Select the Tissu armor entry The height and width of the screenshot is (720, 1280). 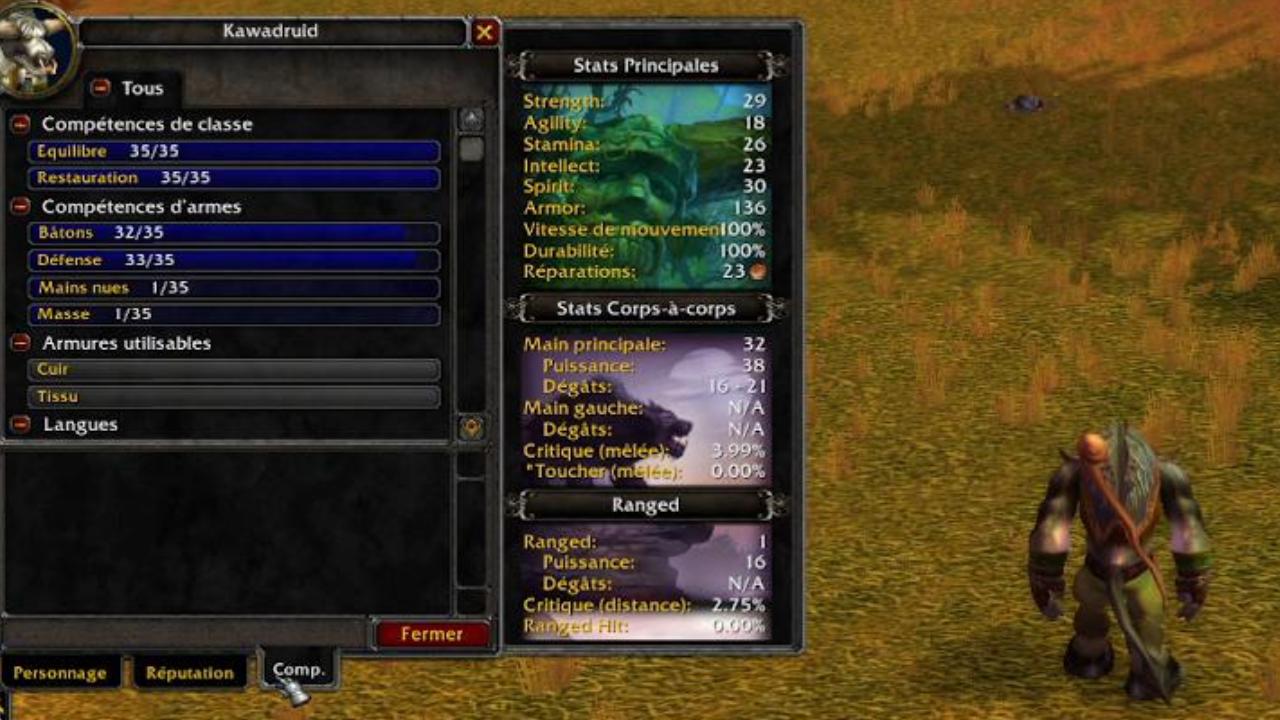point(235,397)
